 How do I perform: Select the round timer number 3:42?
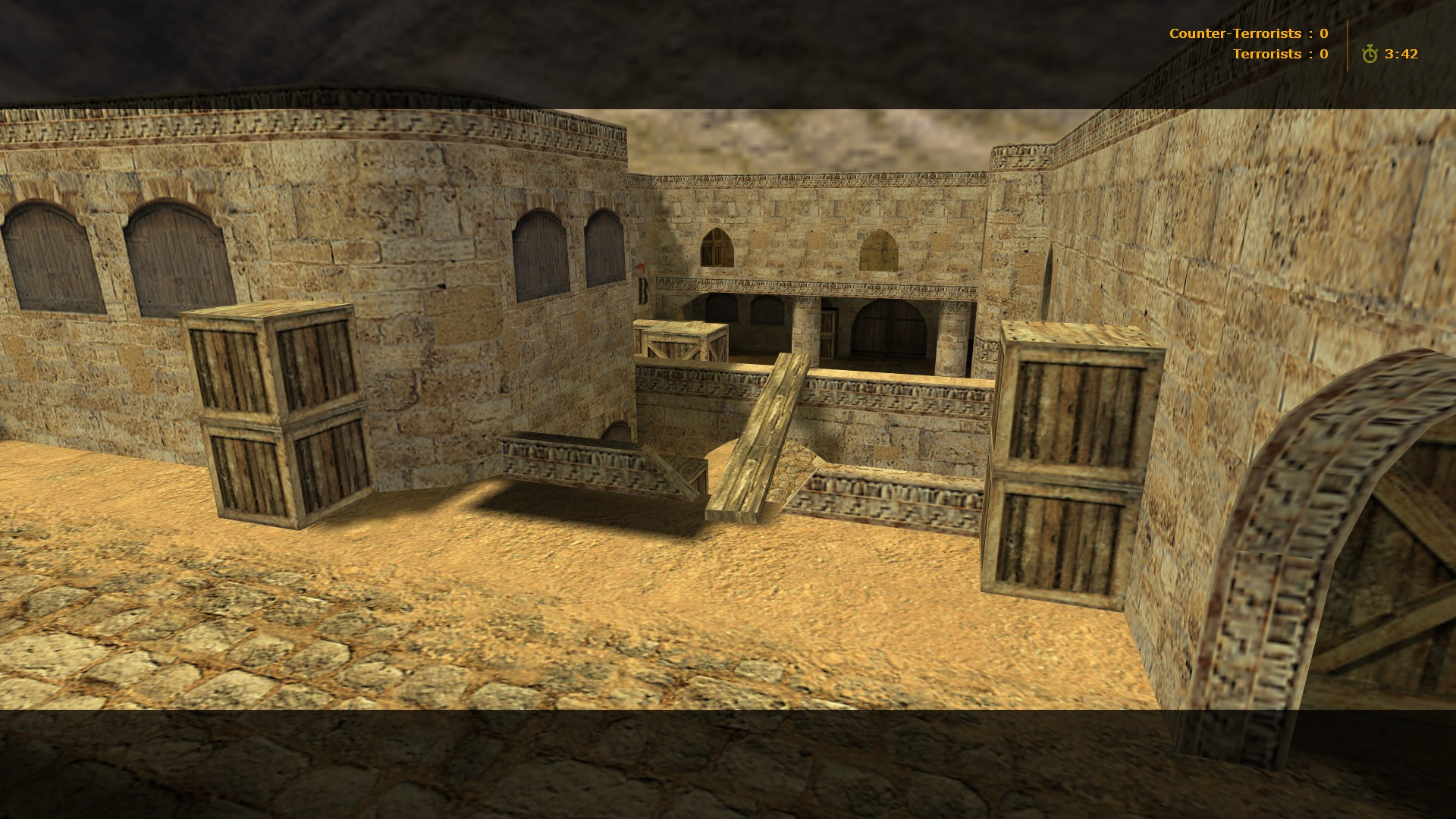(x=1402, y=54)
